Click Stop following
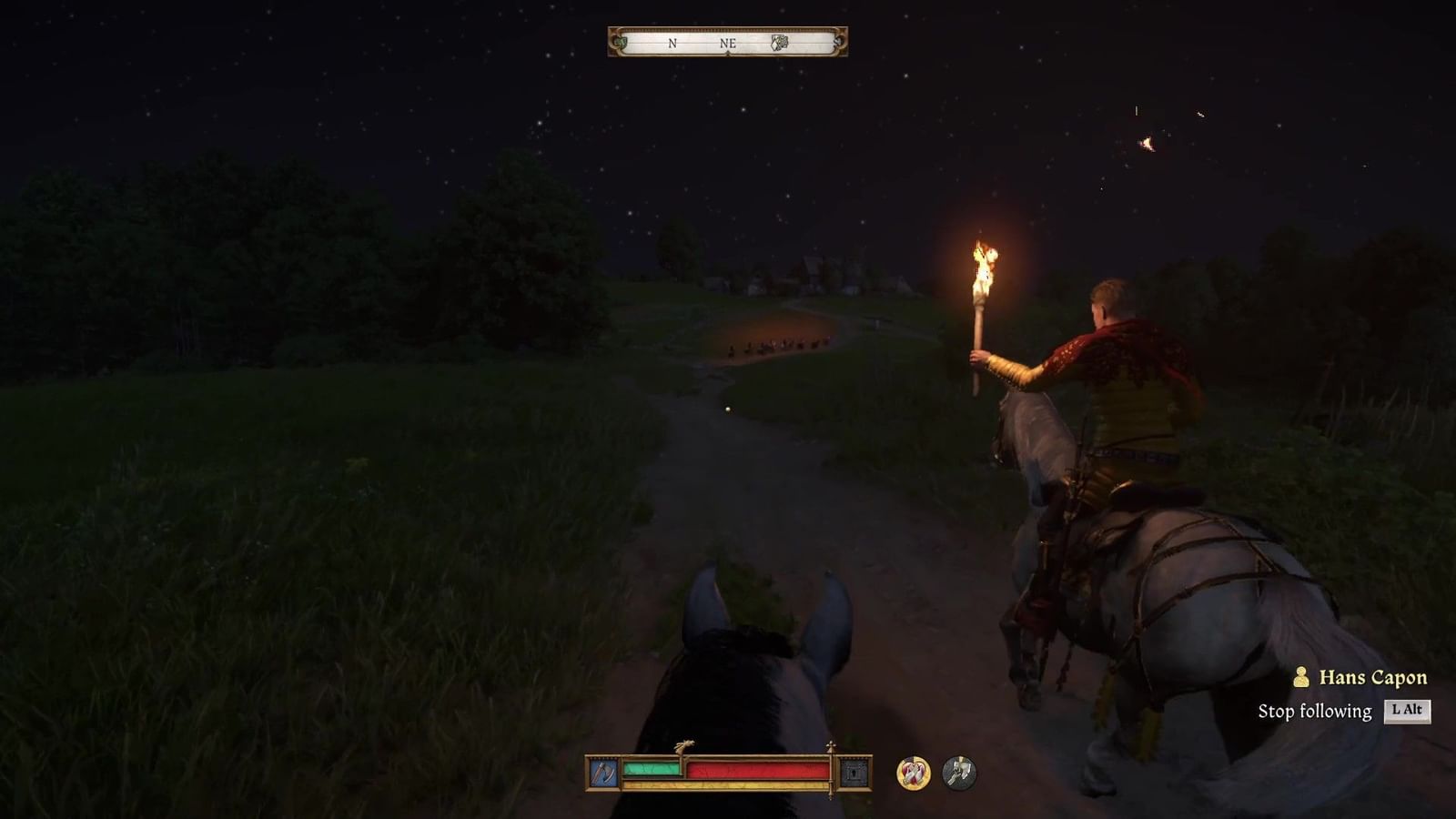The height and width of the screenshot is (819, 1456). [x=1315, y=709]
